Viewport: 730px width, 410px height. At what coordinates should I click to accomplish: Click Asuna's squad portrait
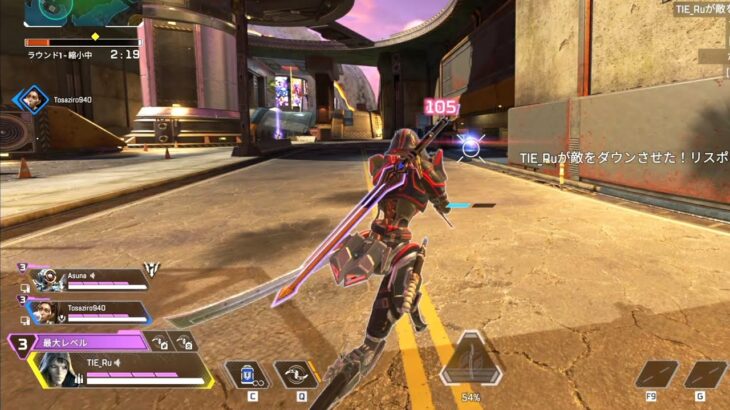43,280
